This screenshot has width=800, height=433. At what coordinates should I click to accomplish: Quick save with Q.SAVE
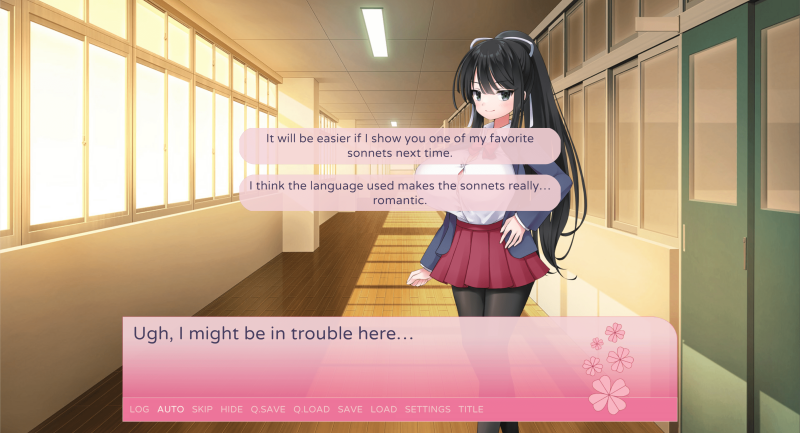(x=268, y=409)
